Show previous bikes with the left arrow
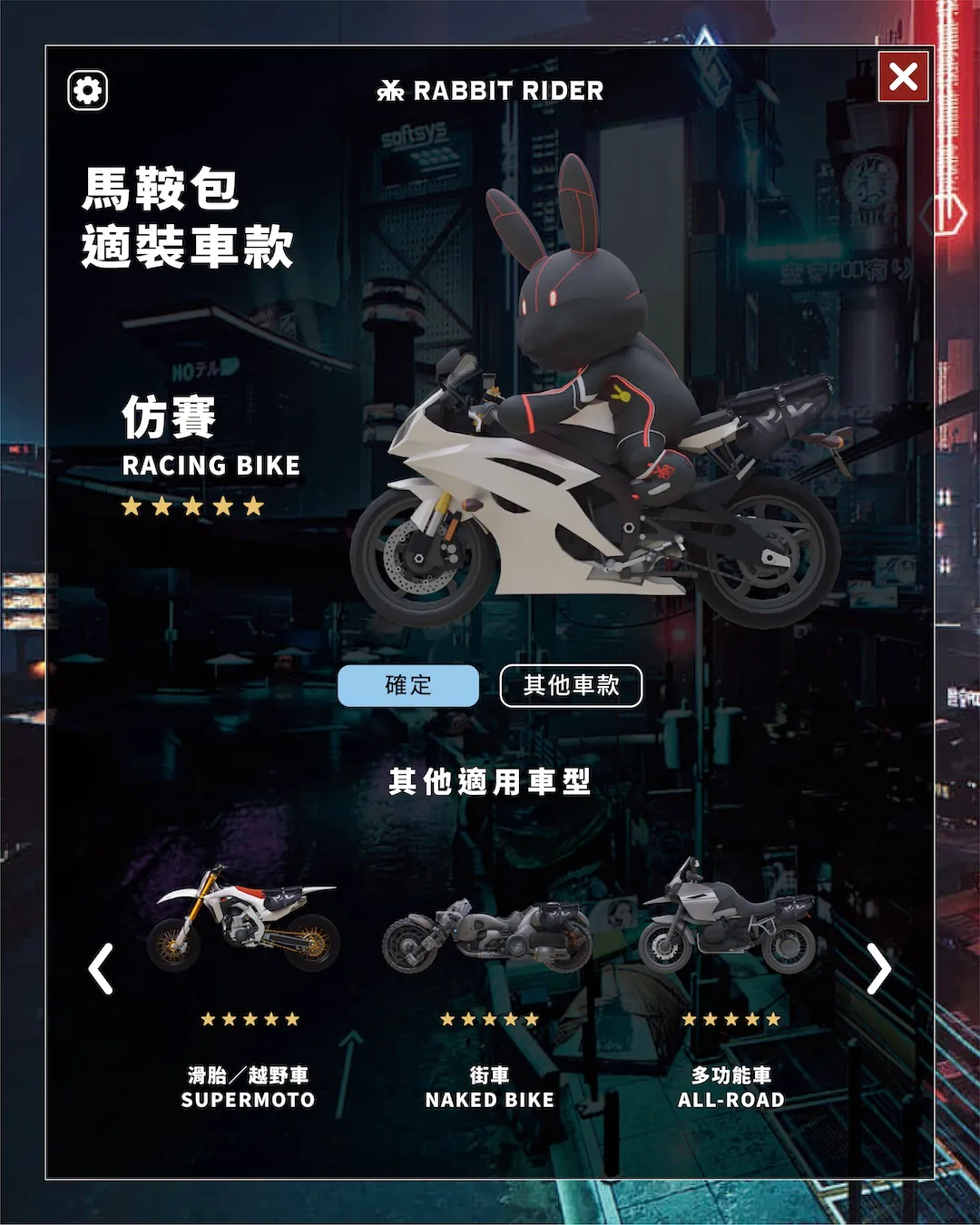Viewport: 980px width, 1225px height. (x=101, y=969)
